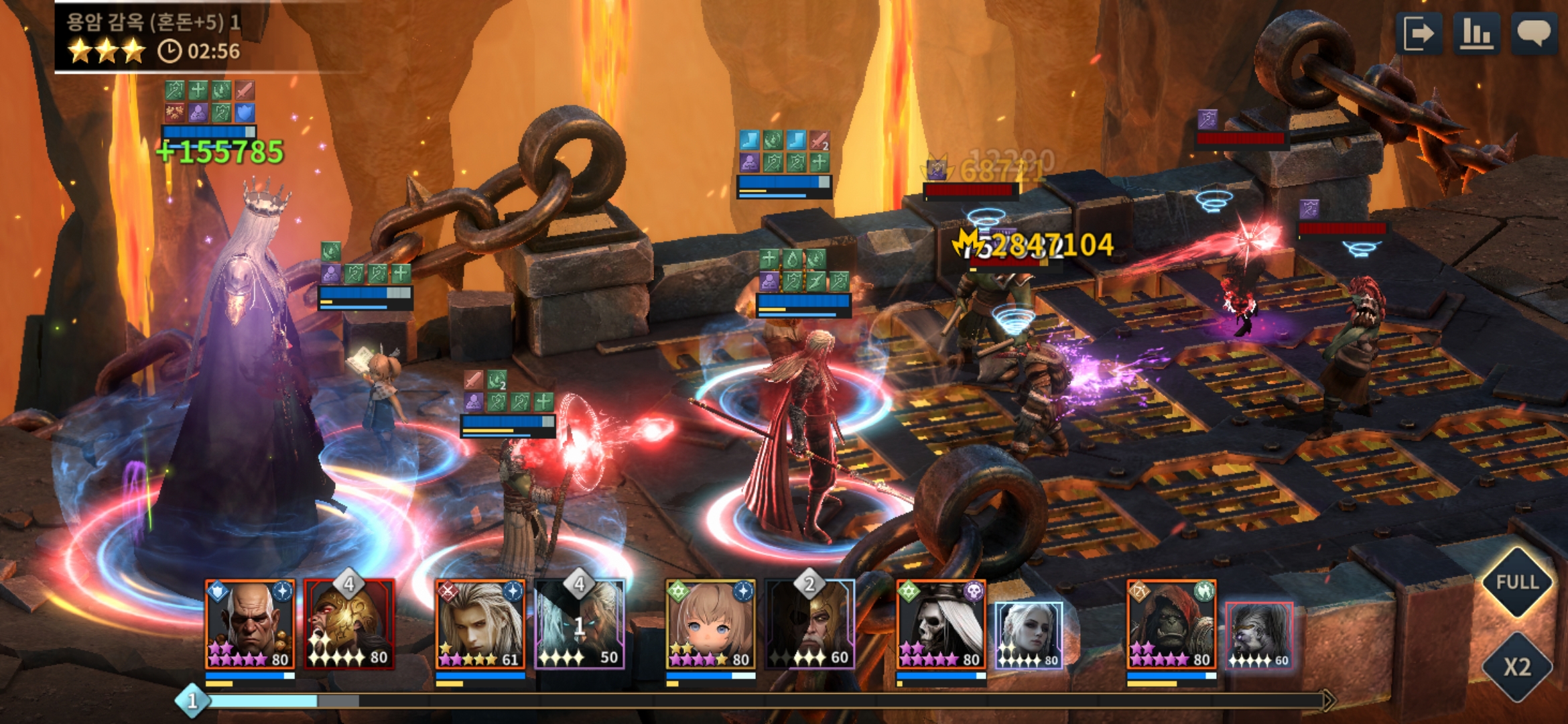Image resolution: width=1568 pixels, height=724 pixels.
Task: Select the bald bearded hero portrait
Action: (x=249, y=624)
